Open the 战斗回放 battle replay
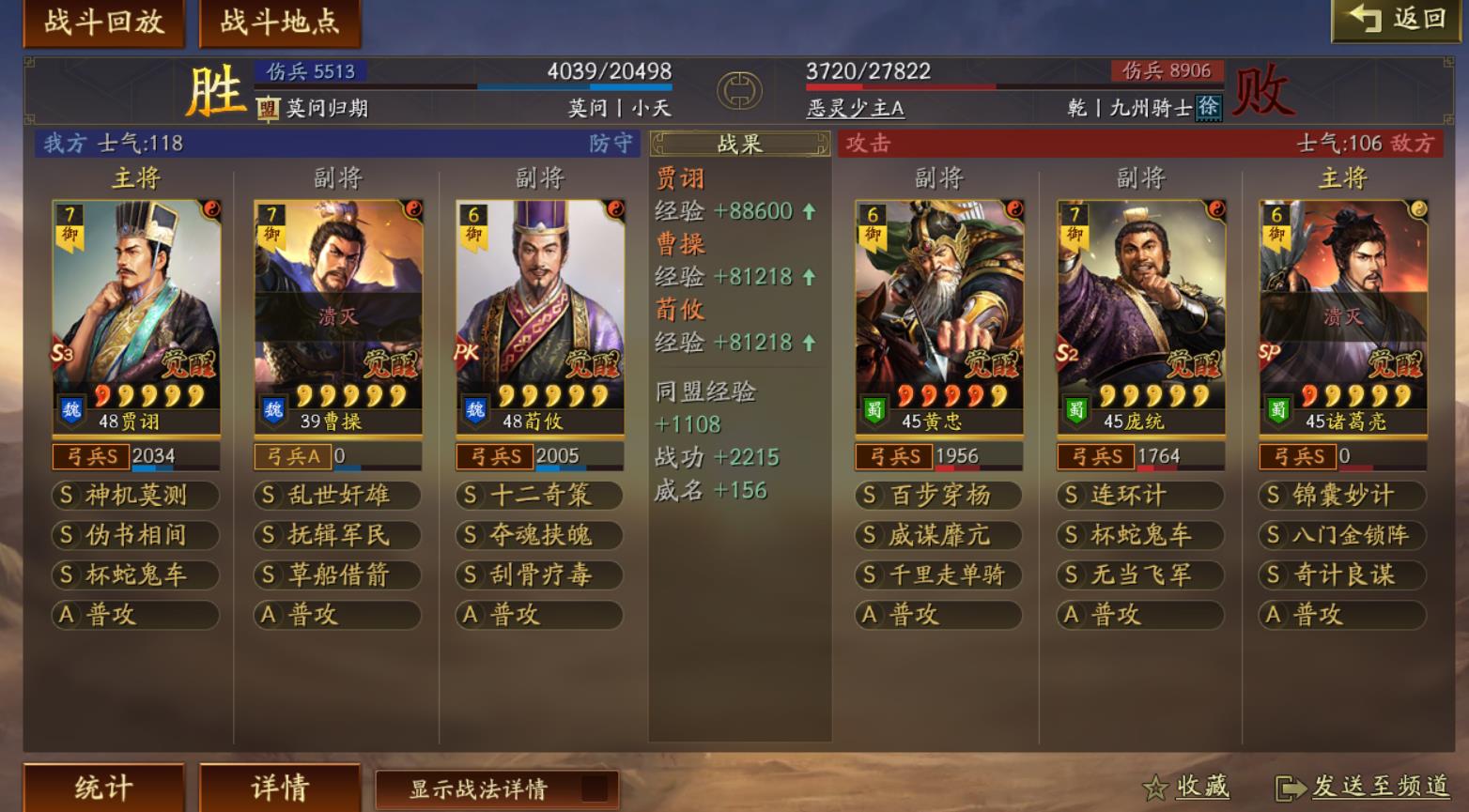Viewport: 1469px width, 812px height. click(x=103, y=23)
